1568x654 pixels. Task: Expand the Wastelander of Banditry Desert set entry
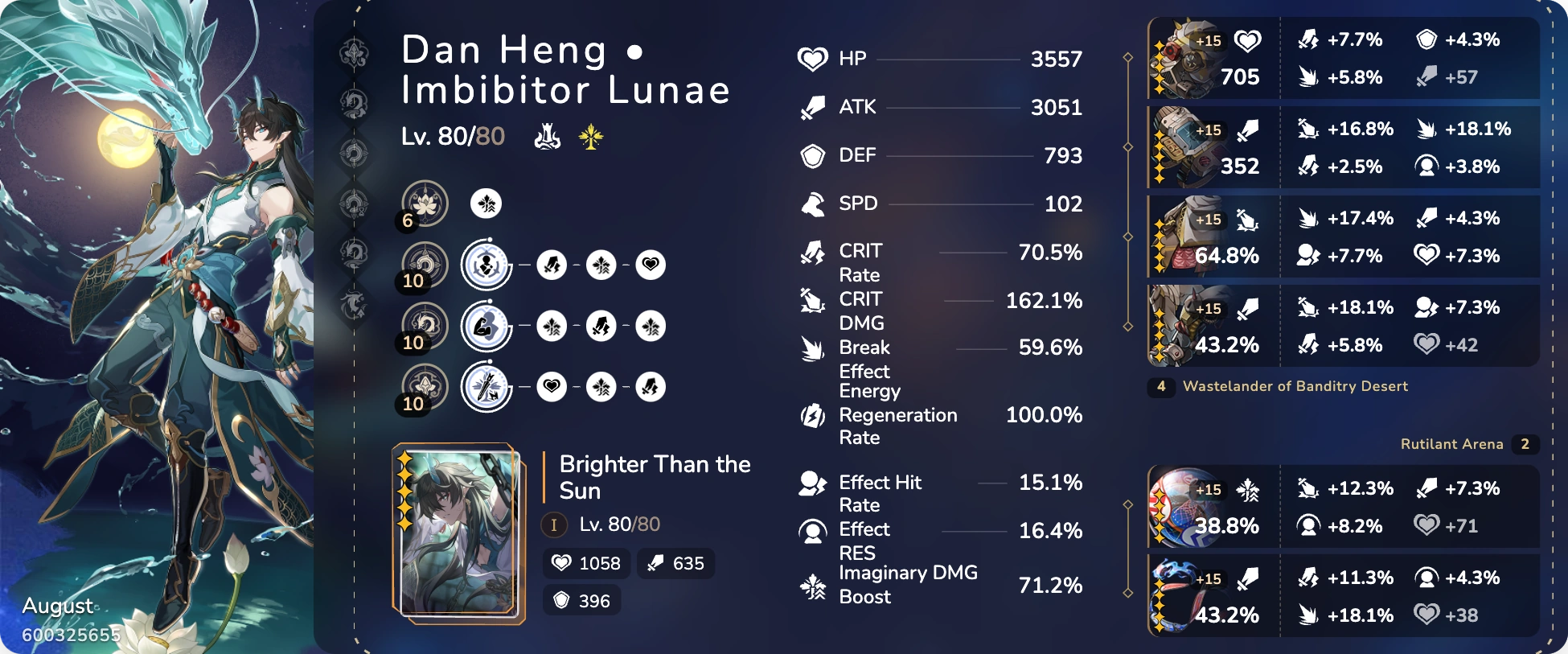tap(1295, 386)
